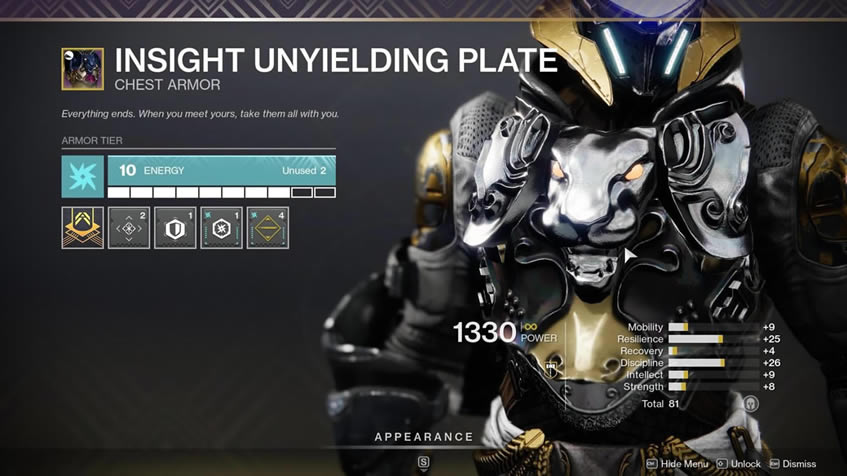Image resolution: width=847 pixels, height=476 pixels.
Task: Click the teal armor energy type icon
Action: click(82, 175)
